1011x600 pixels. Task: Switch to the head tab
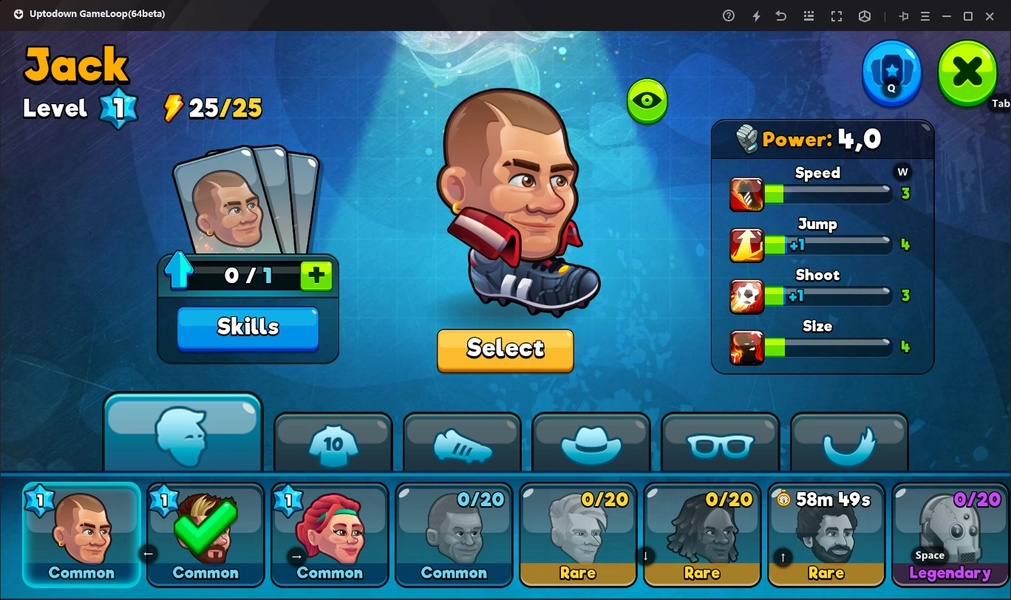[x=182, y=432]
